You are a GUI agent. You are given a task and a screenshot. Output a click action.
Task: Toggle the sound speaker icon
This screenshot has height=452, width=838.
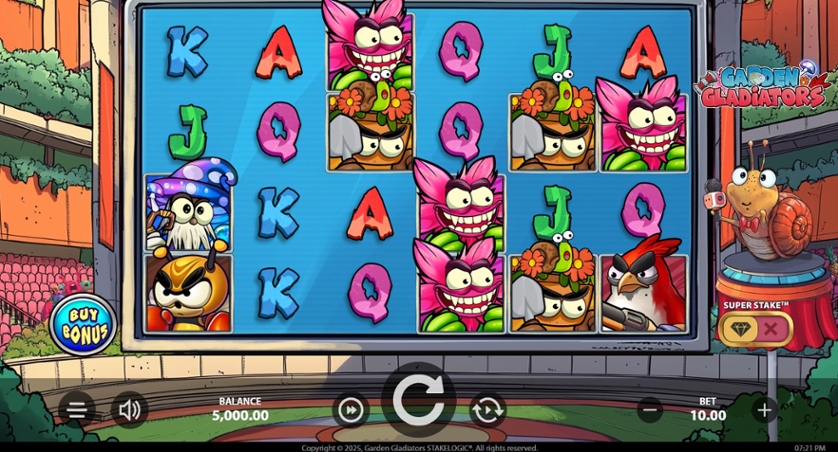129,409
